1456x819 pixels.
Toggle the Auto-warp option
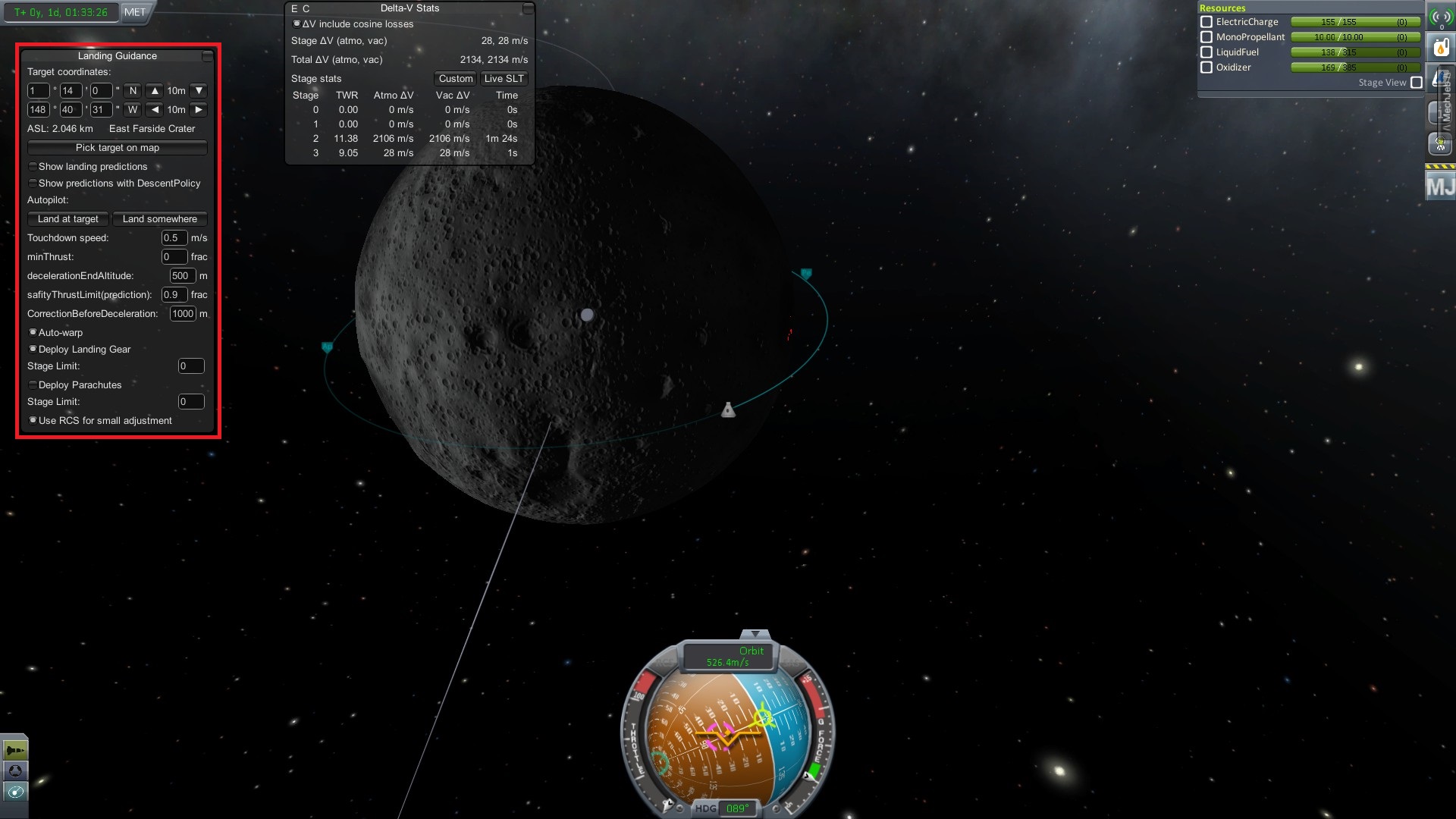[33, 333]
